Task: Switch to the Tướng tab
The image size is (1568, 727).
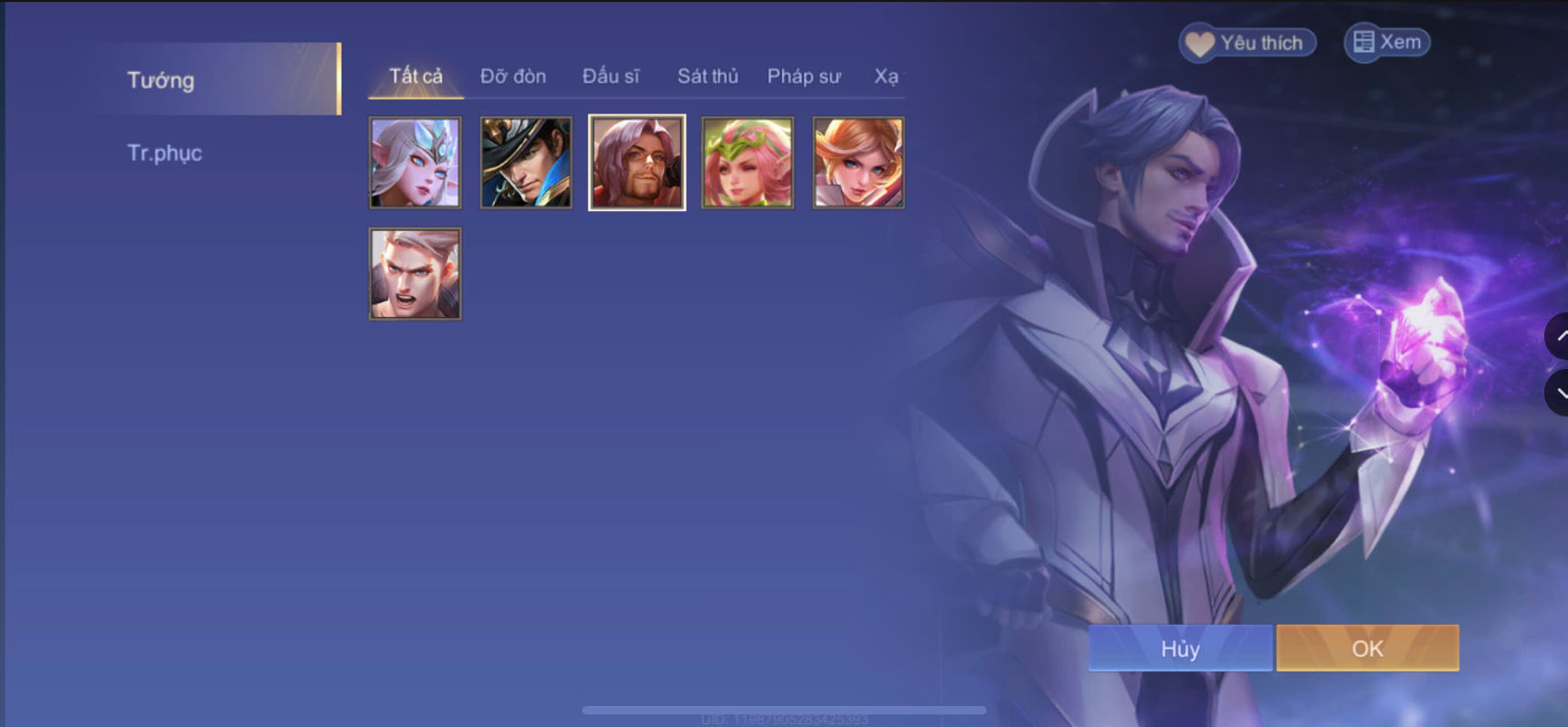Action: 161,80
